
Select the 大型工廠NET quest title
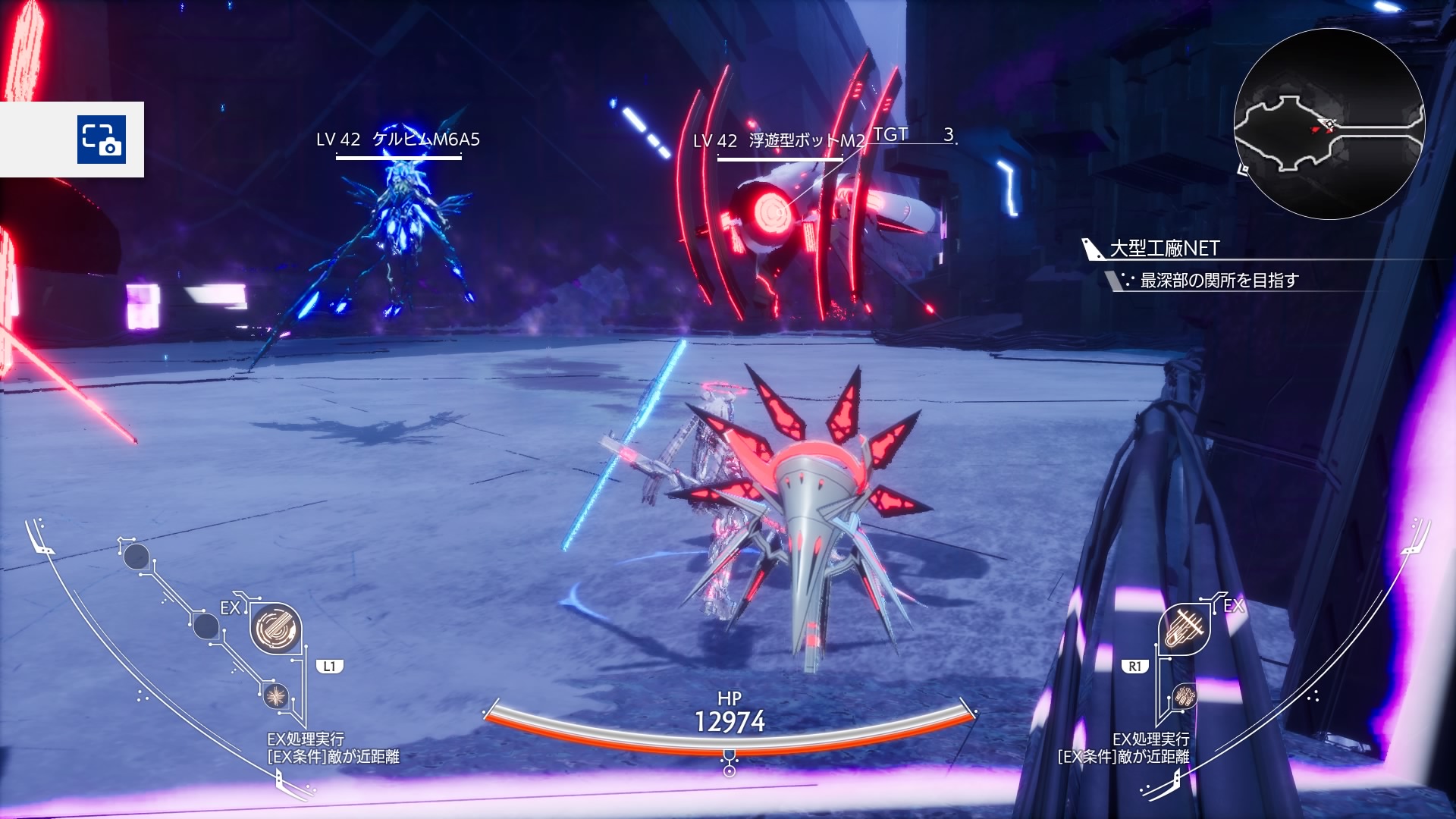pos(1164,249)
